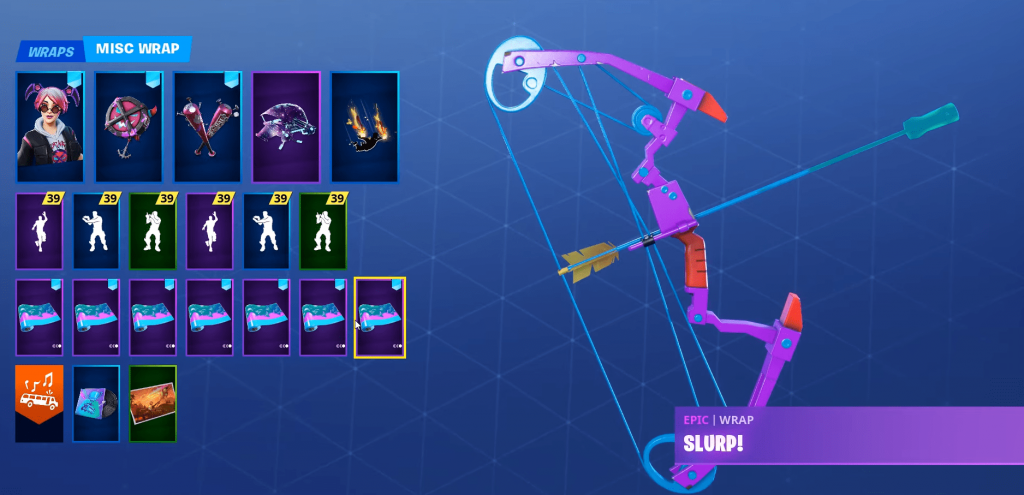Viewport: 1024px width, 495px height.
Task: Choose the dual spiked bats pickaxe slot
Action: (207, 127)
